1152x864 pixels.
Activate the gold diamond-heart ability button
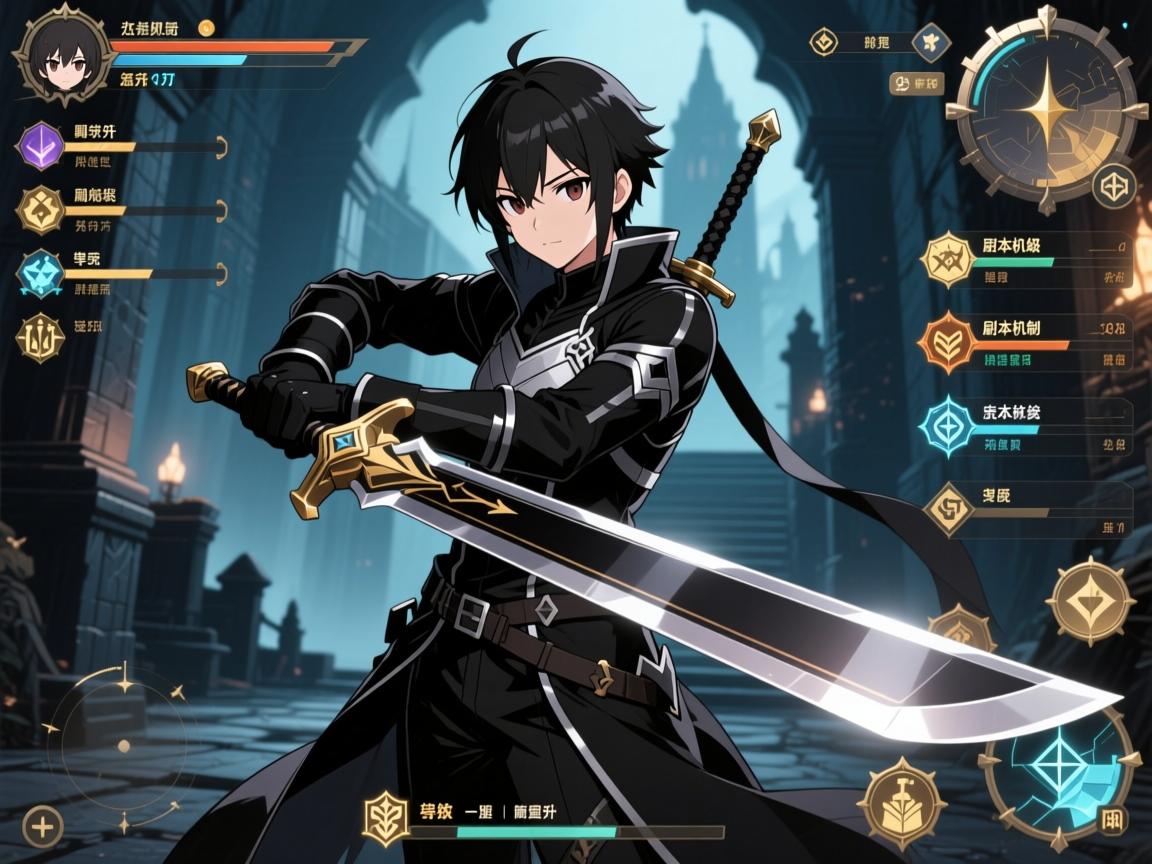(x=1090, y=601)
